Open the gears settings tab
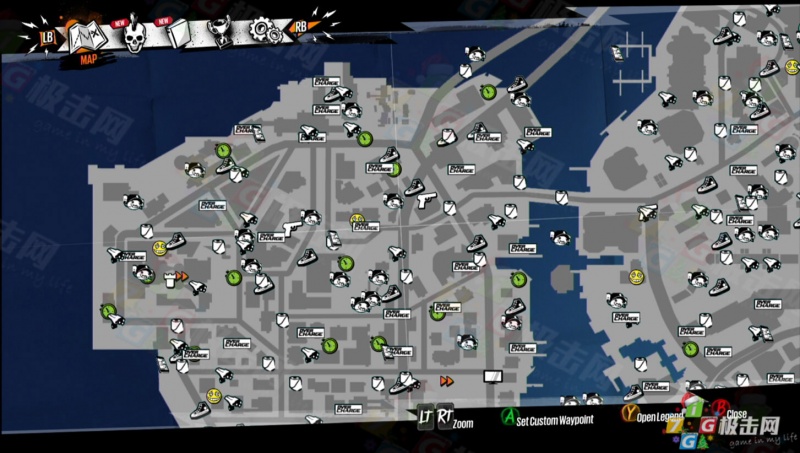The image size is (800, 453). point(264,32)
